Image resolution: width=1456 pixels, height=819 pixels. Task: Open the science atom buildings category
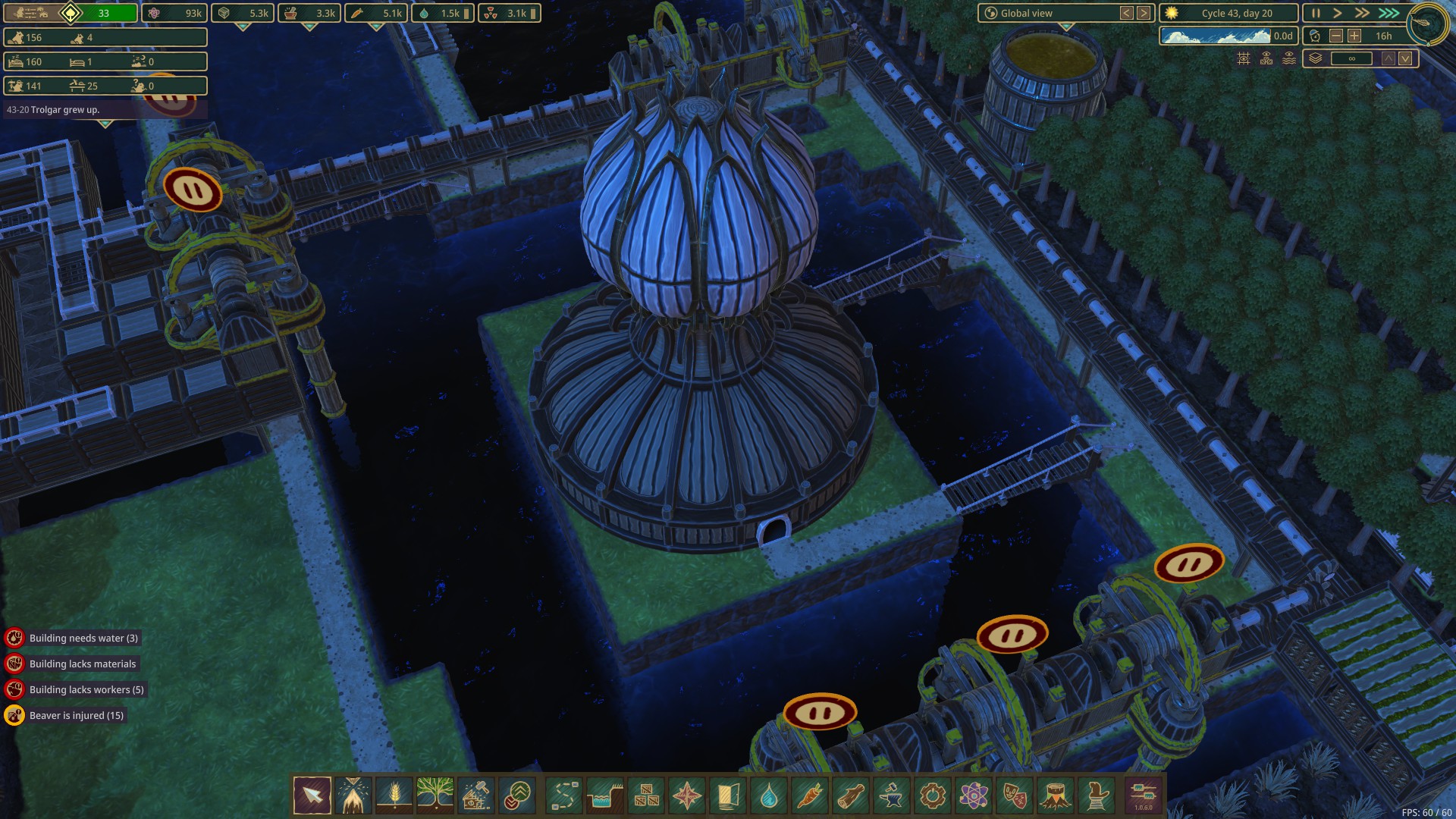click(974, 795)
